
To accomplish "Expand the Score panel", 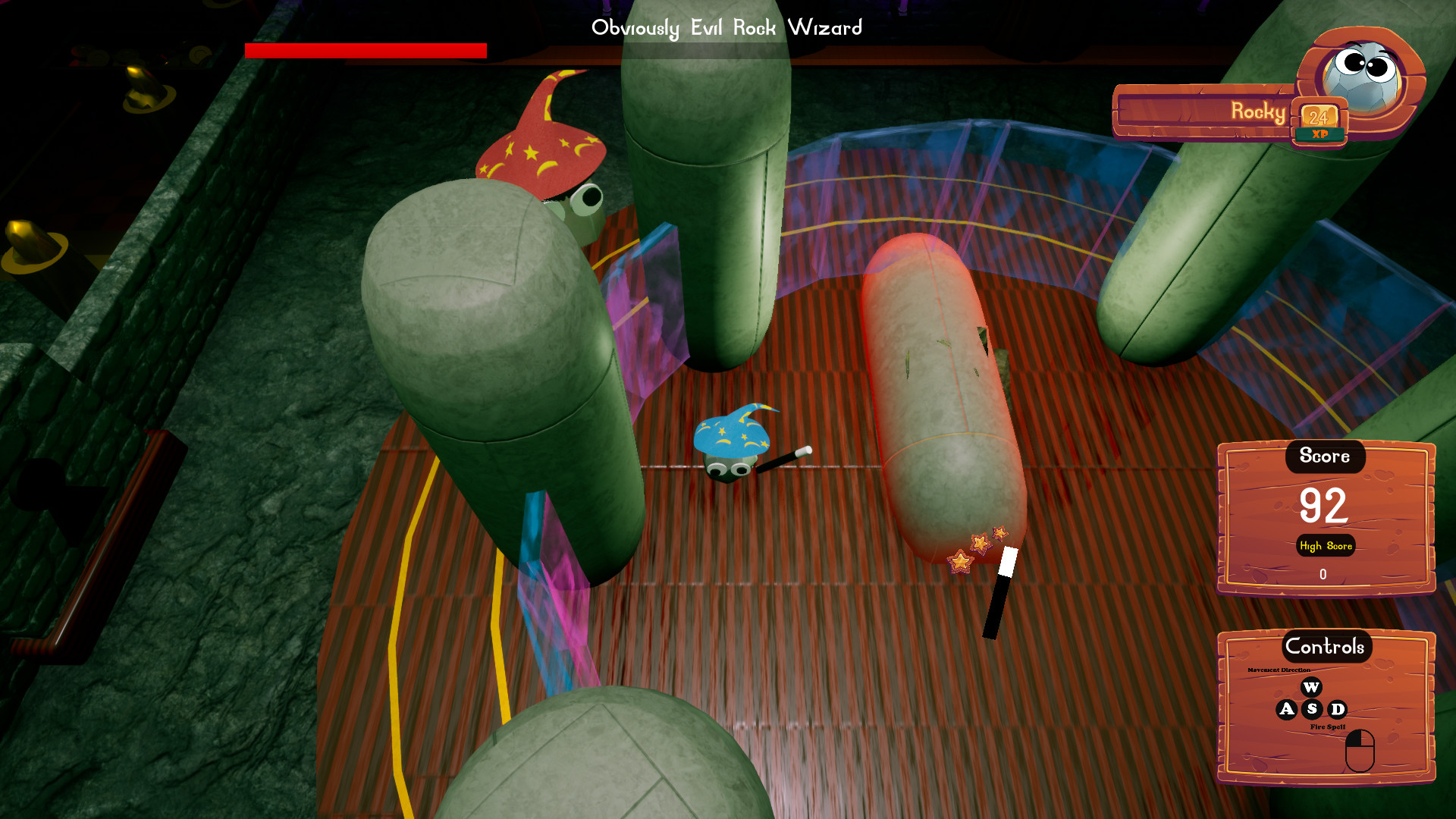I will pyautogui.click(x=1325, y=457).
